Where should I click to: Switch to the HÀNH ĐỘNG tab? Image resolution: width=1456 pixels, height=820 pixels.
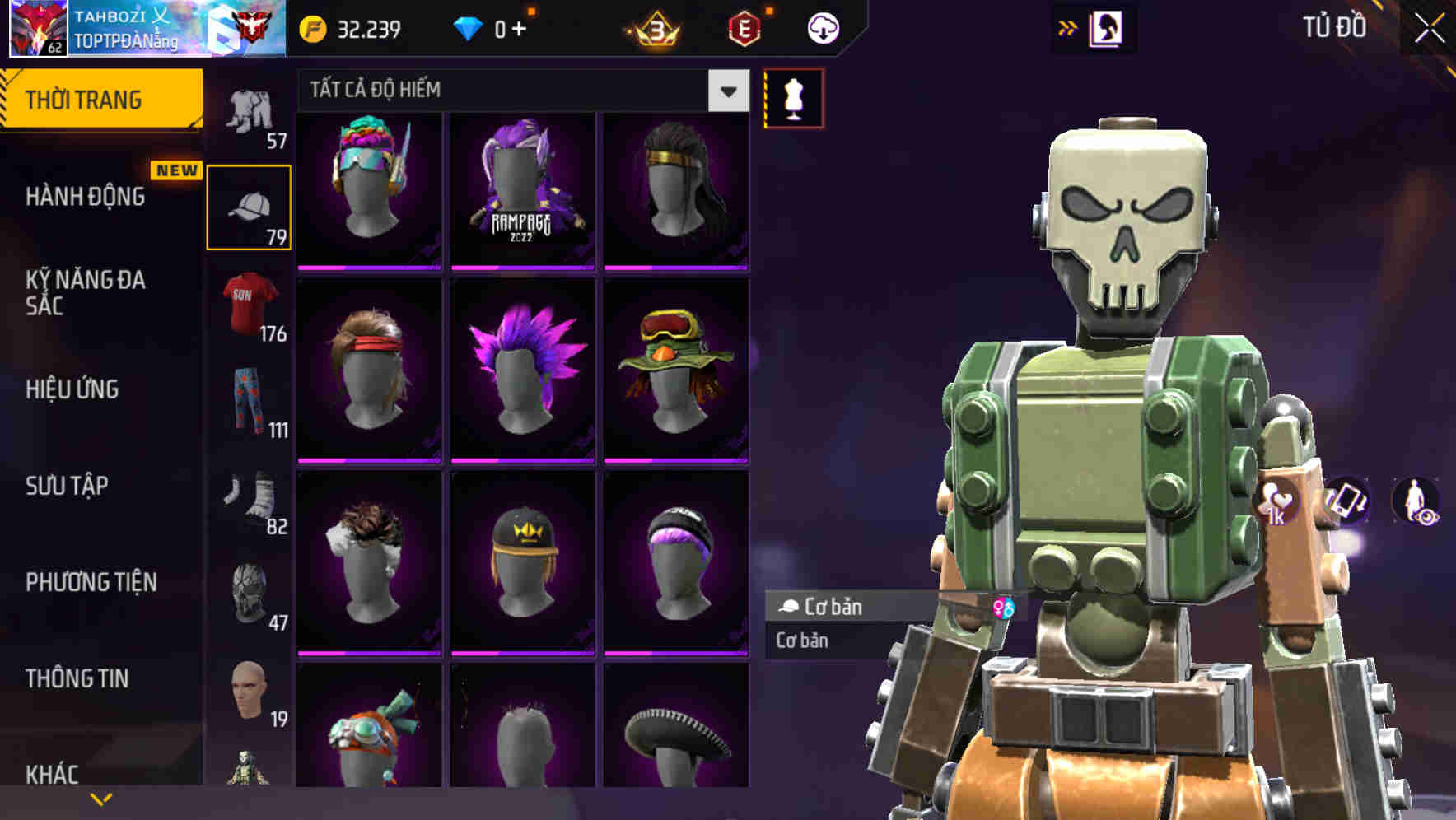pos(86,198)
